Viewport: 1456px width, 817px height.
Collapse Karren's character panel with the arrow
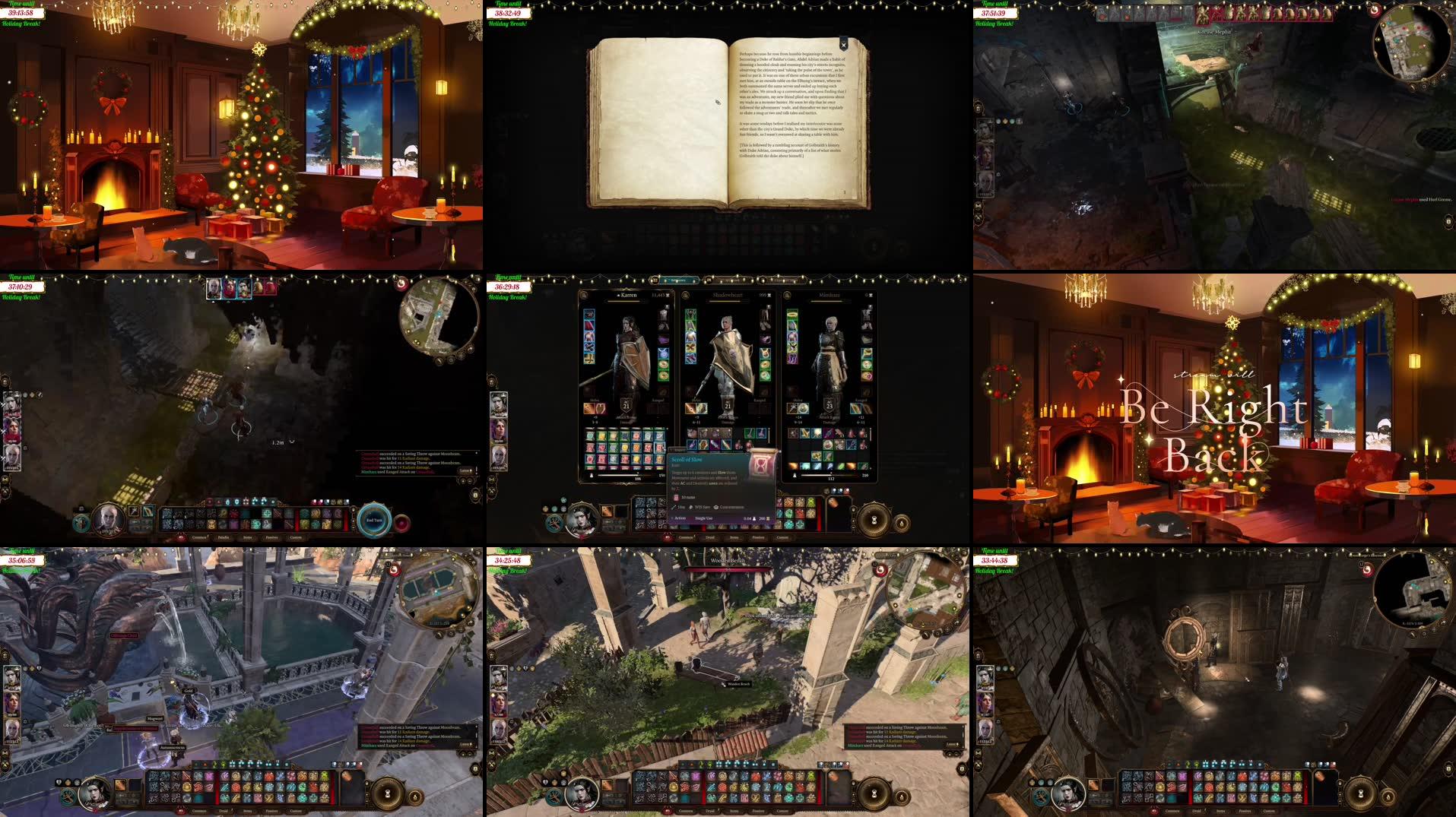point(619,296)
